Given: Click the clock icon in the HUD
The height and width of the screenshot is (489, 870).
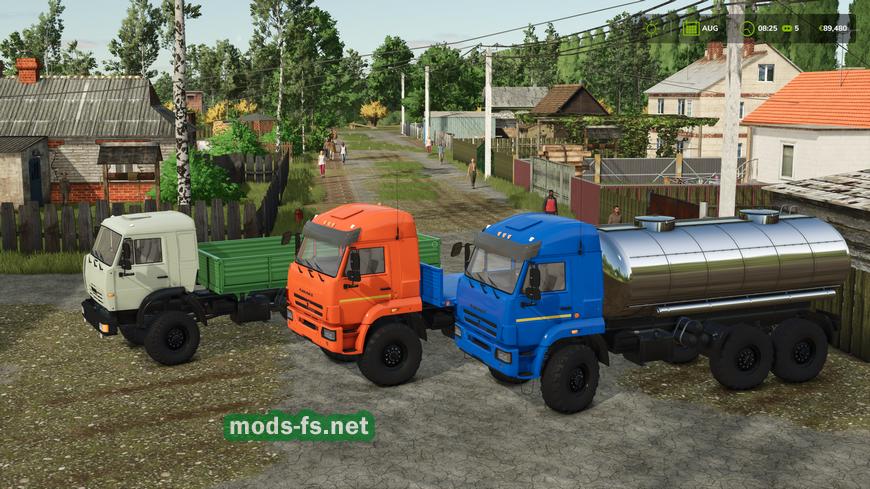Looking at the screenshot, I should click(x=745, y=28).
